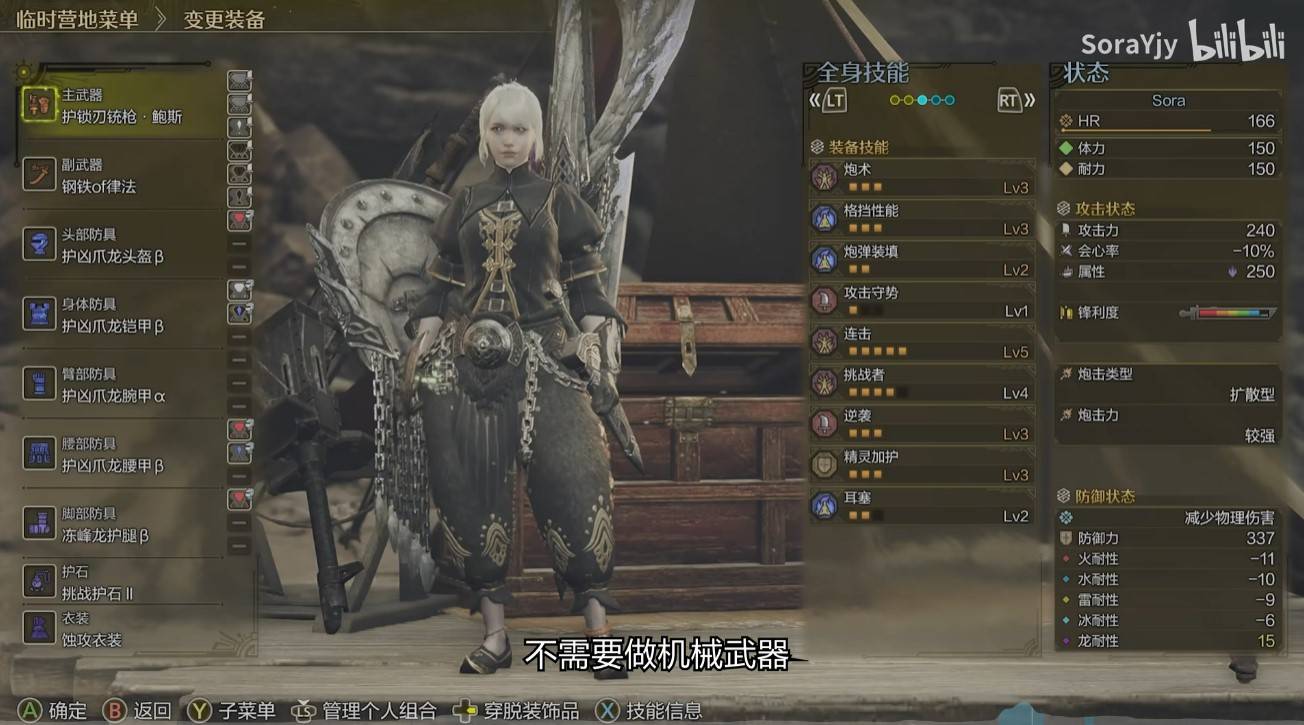Choose the 逆袭 skill entry
1304x725 pixels.
(922, 424)
